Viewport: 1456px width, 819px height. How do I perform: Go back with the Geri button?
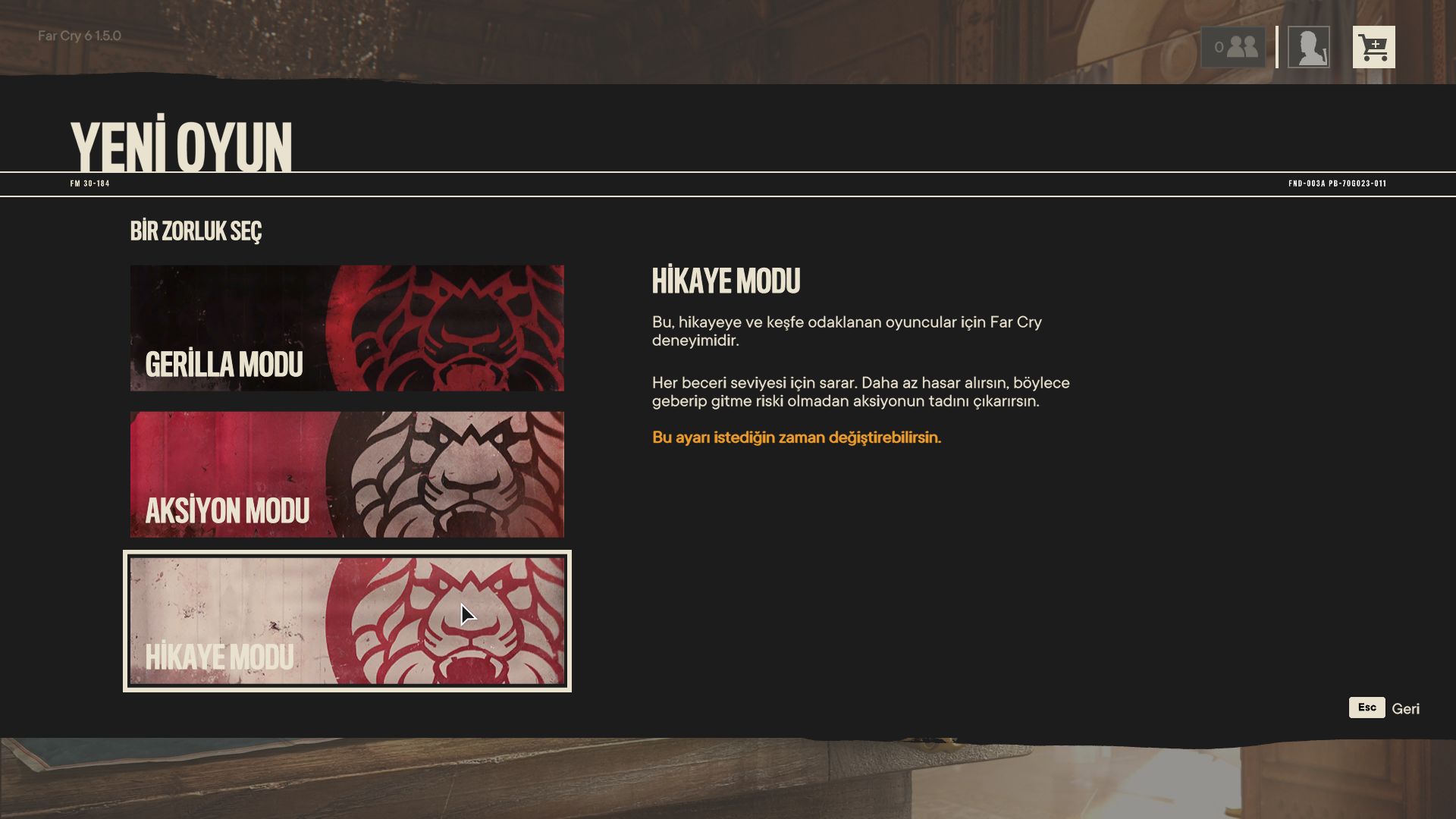[1385, 708]
